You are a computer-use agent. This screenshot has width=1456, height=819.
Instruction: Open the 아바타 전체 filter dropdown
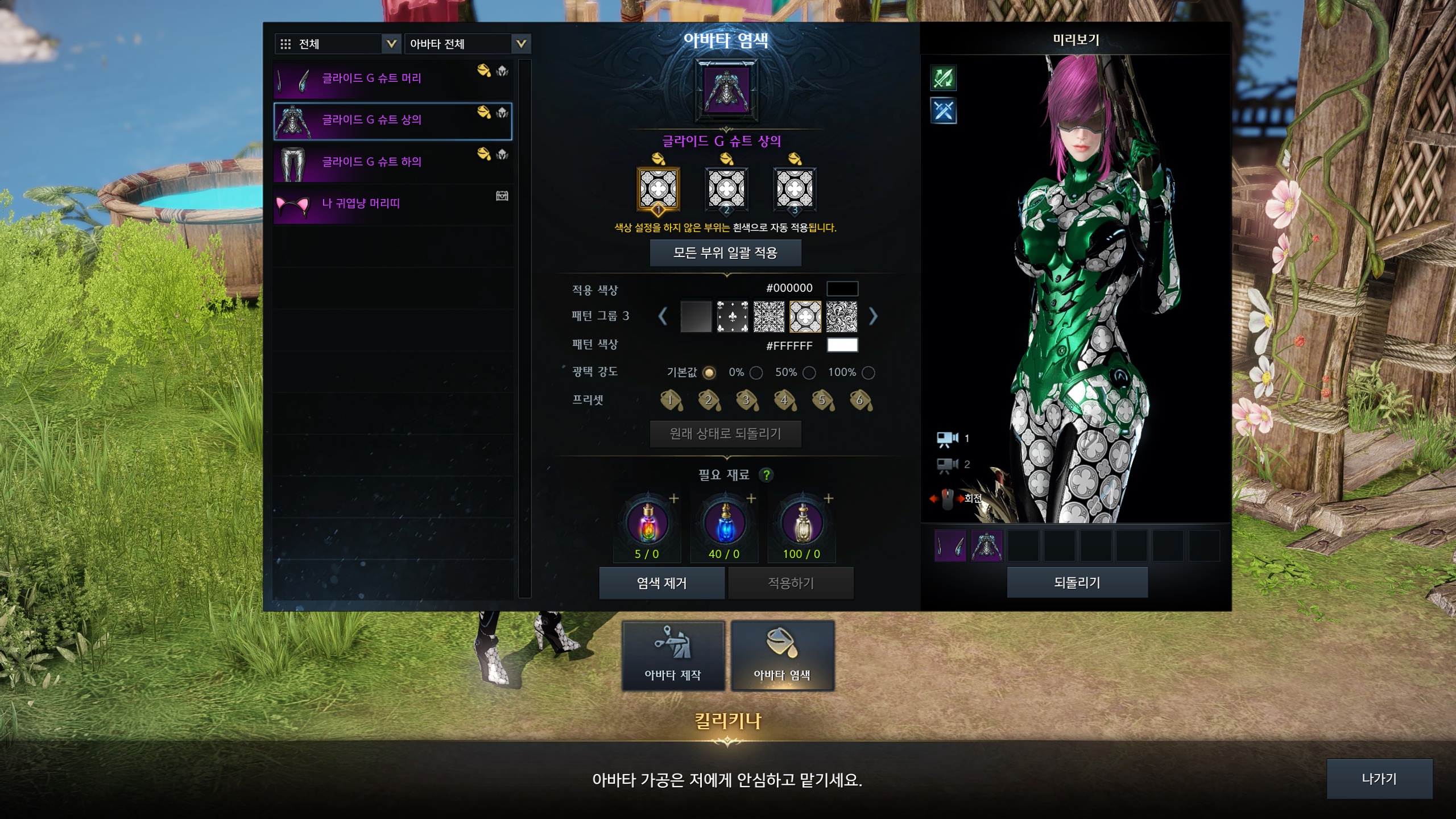(x=467, y=44)
